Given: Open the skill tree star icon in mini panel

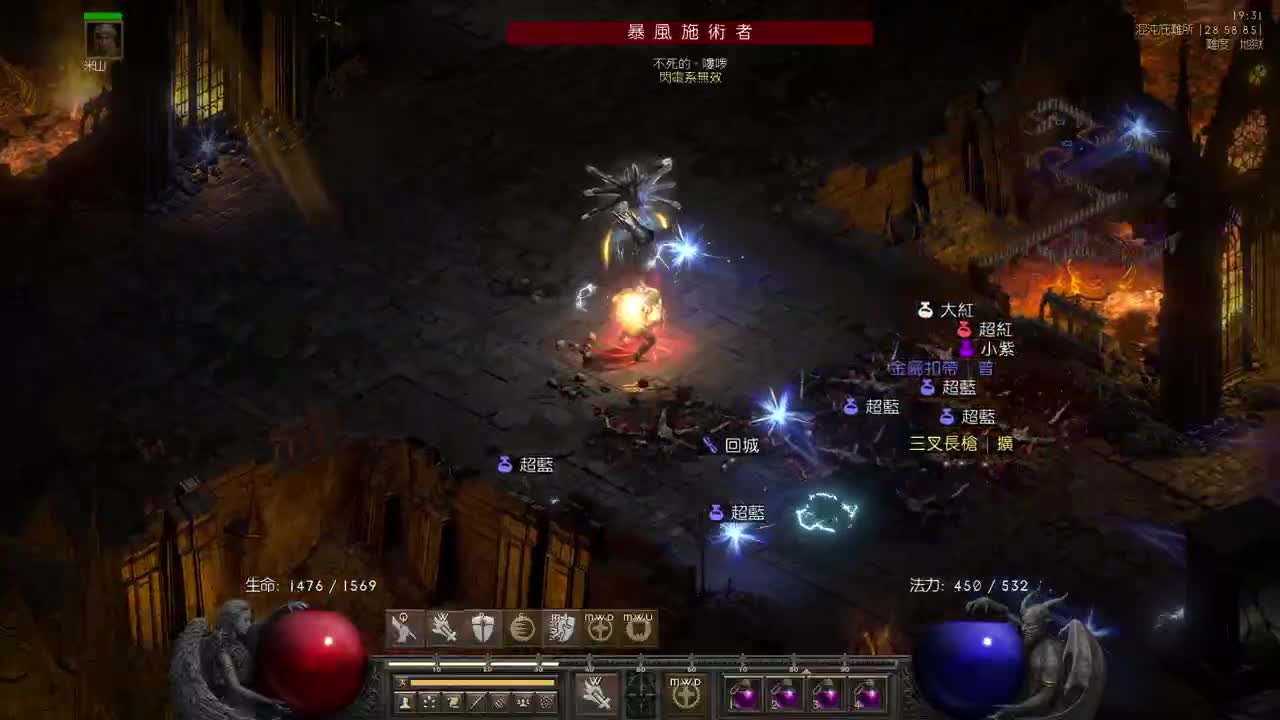Looking at the screenshot, I should click(428, 701).
